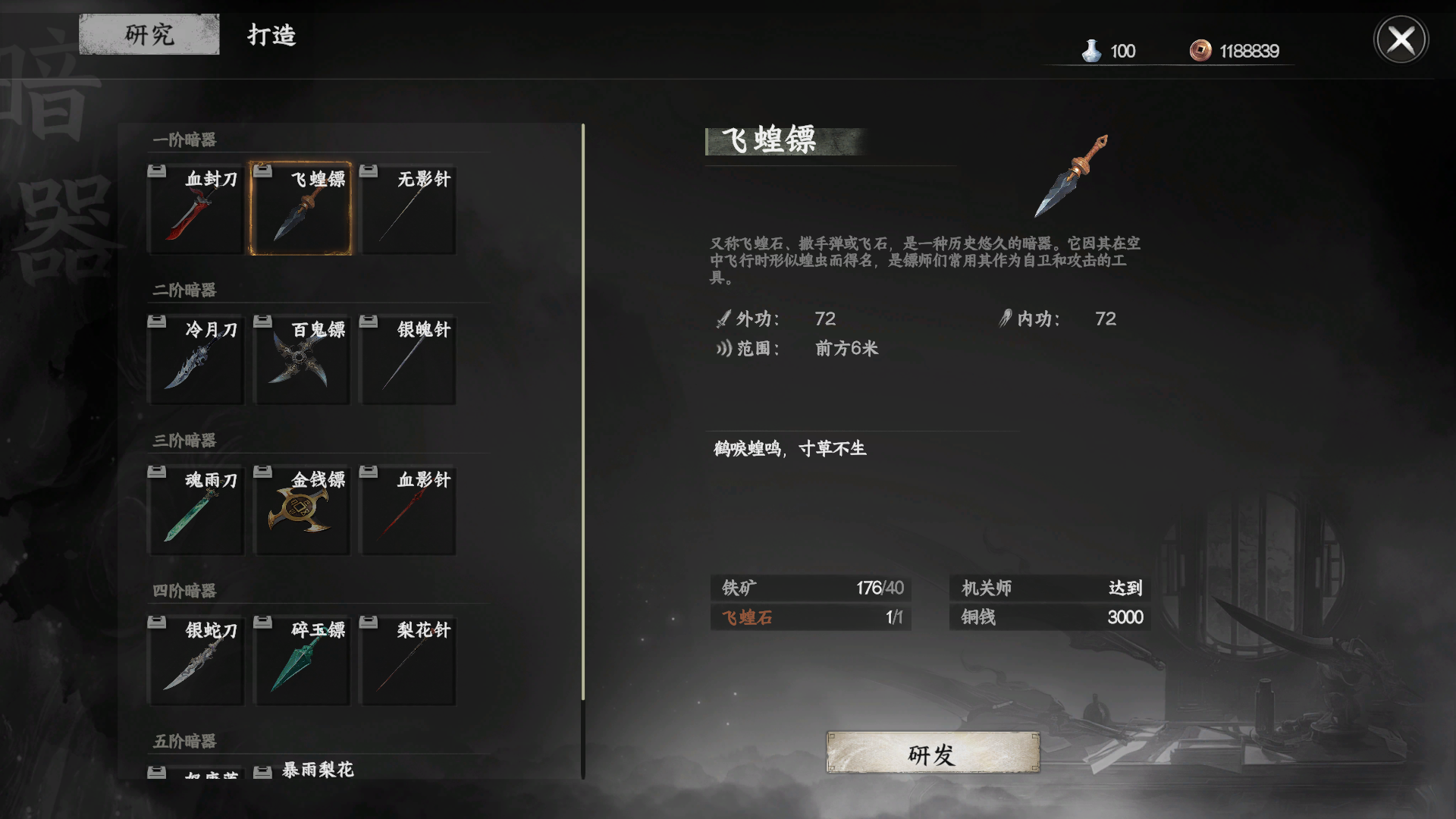Select the 血封刀 hidden weapon icon
The image size is (1456, 819).
pos(195,207)
